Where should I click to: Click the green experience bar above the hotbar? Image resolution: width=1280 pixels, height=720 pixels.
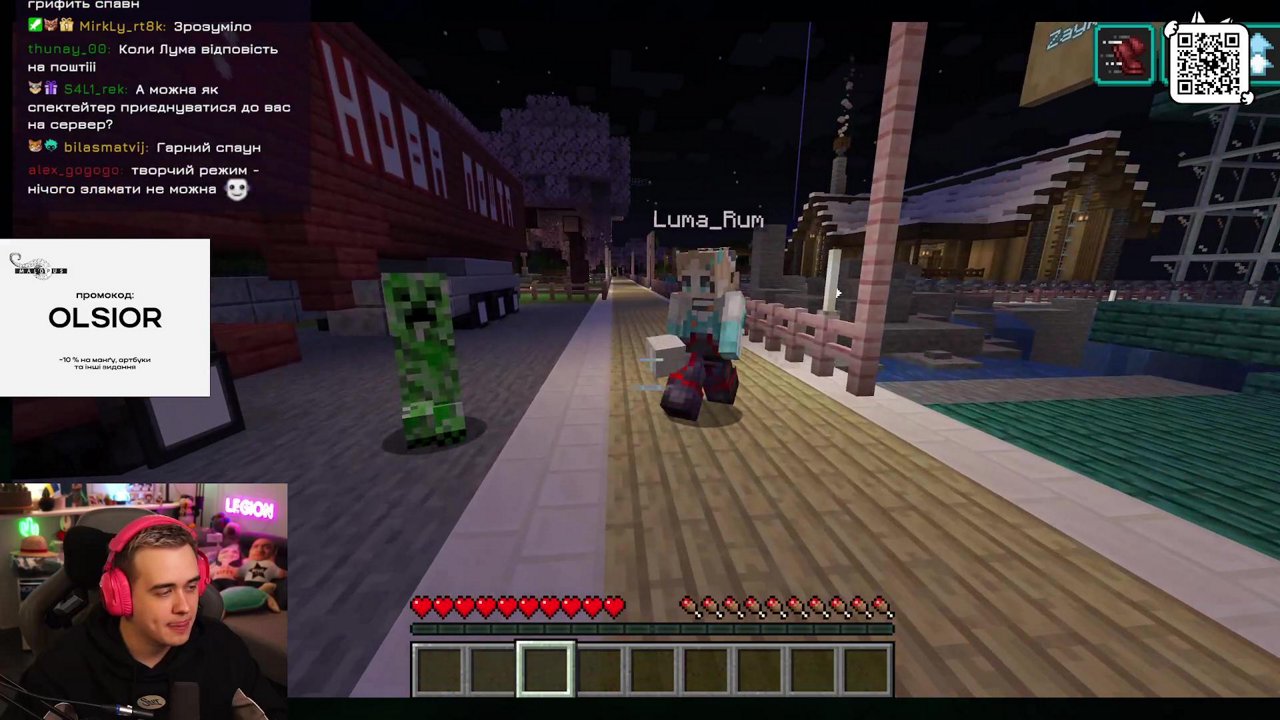(652, 629)
